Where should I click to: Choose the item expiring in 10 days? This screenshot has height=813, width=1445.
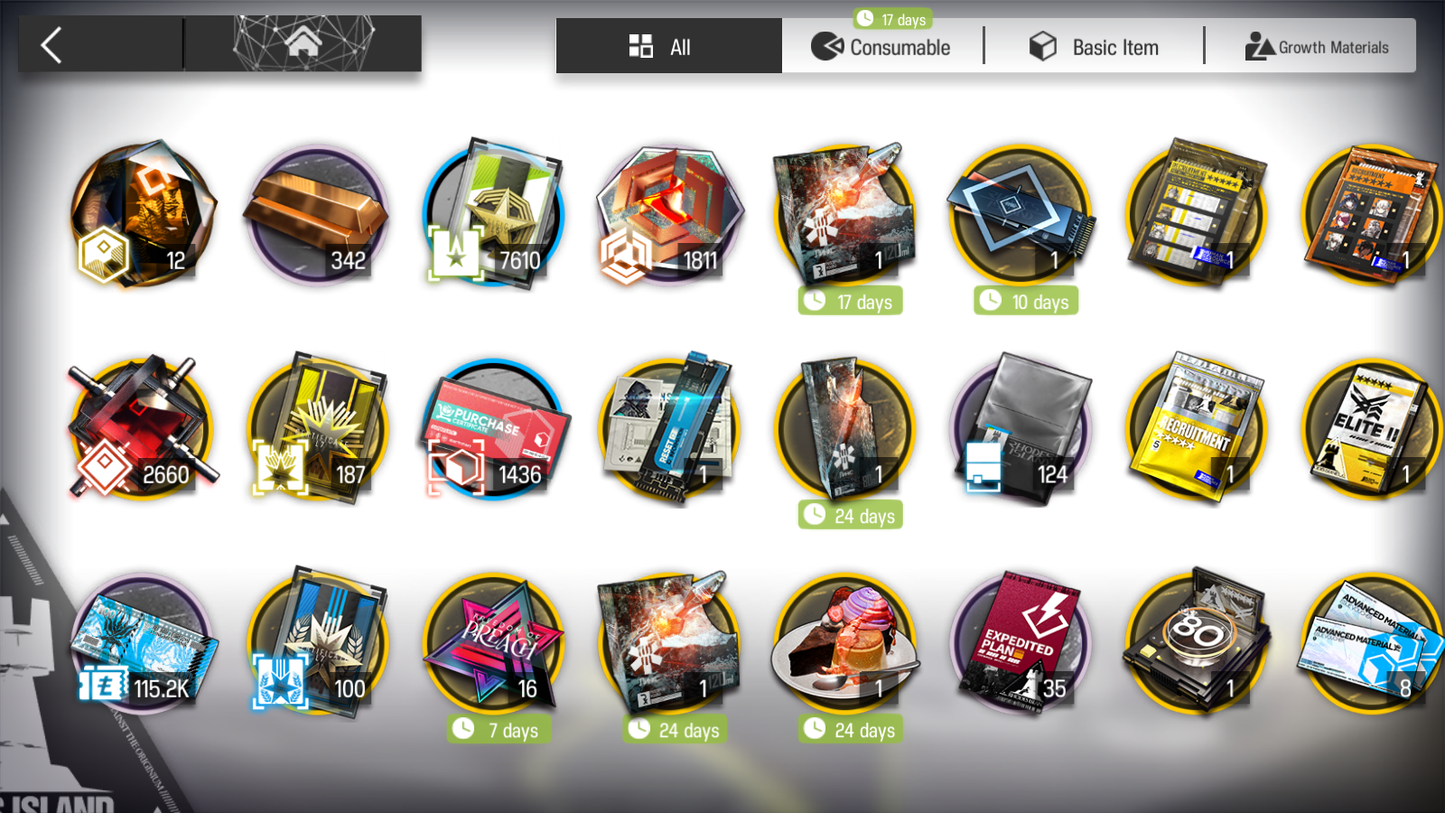1021,216
